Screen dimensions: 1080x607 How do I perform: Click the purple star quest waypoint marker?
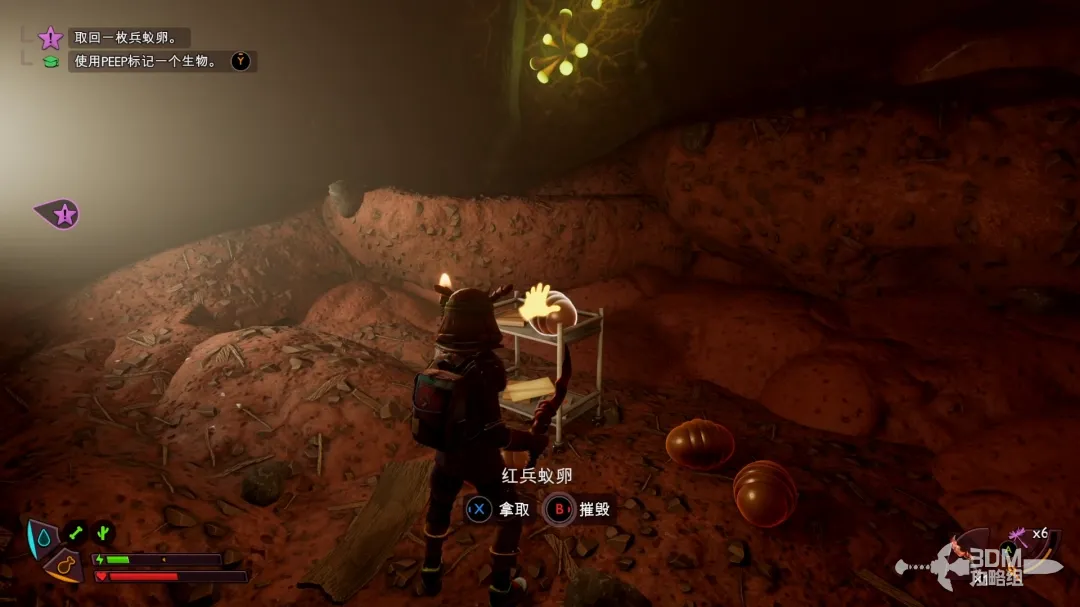coord(62,213)
